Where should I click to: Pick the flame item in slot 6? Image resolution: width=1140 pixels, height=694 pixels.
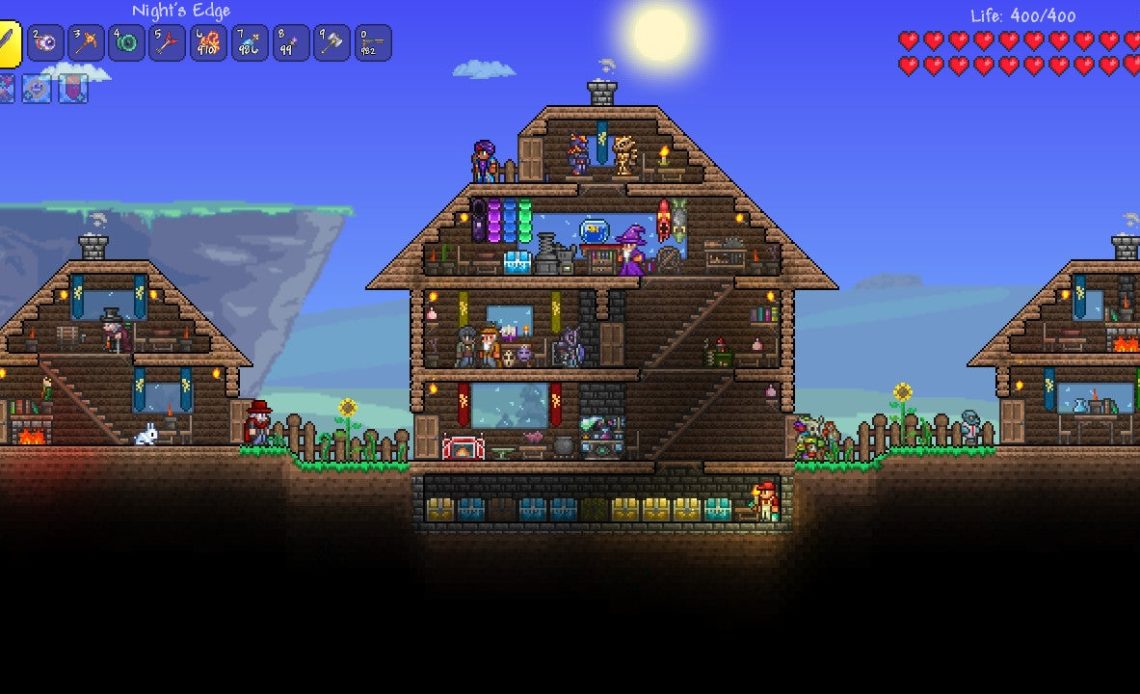click(209, 43)
